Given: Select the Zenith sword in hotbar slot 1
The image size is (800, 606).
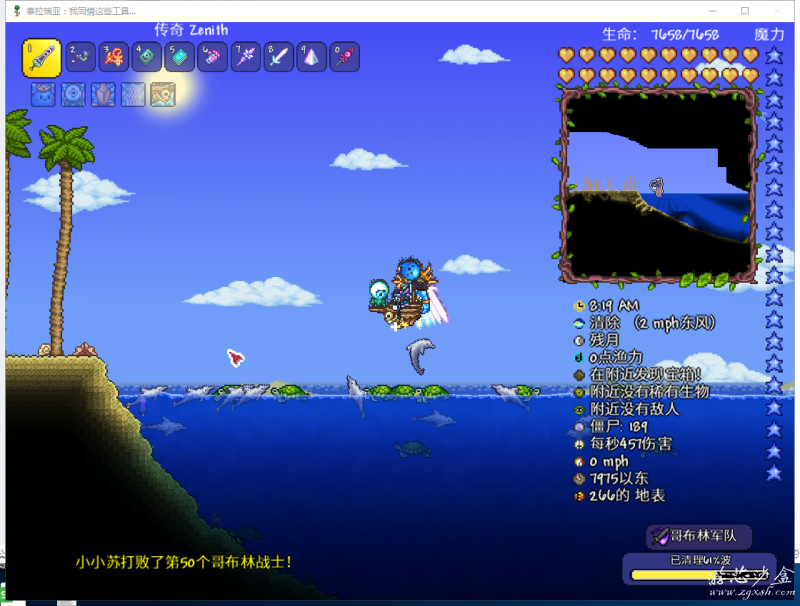Looking at the screenshot, I should [41, 56].
